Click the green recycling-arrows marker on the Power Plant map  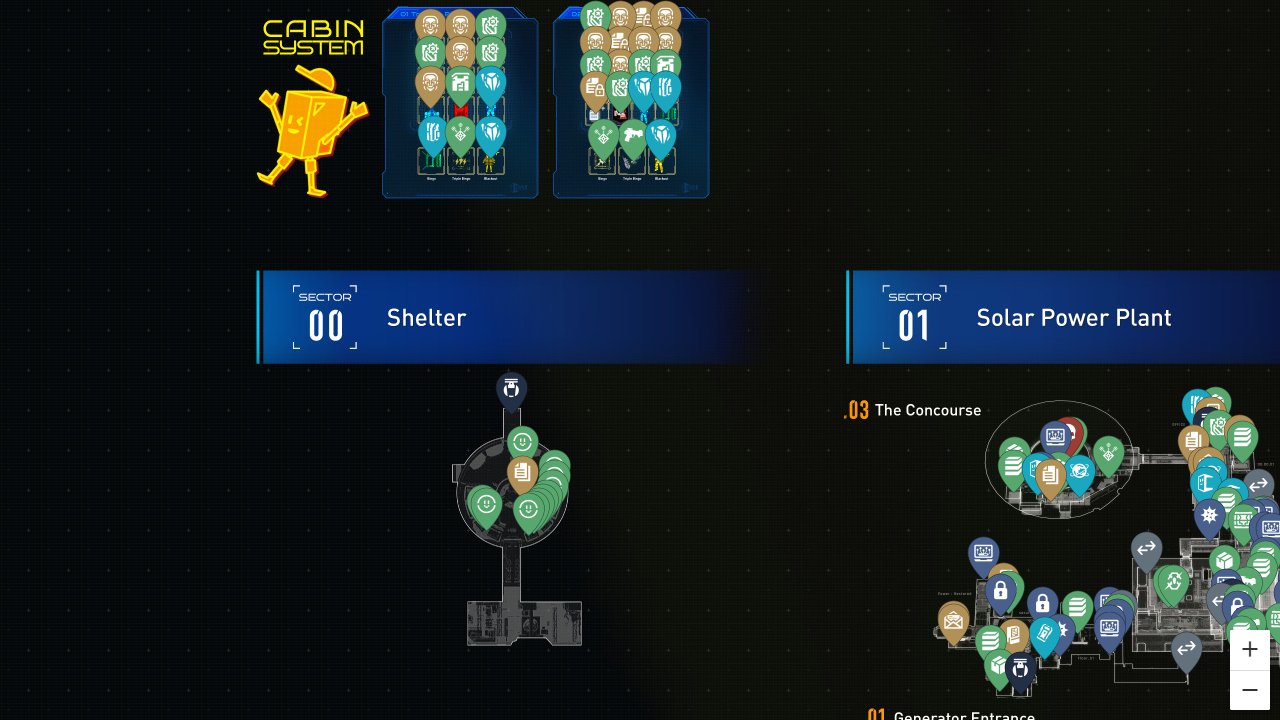[x=1173, y=582]
